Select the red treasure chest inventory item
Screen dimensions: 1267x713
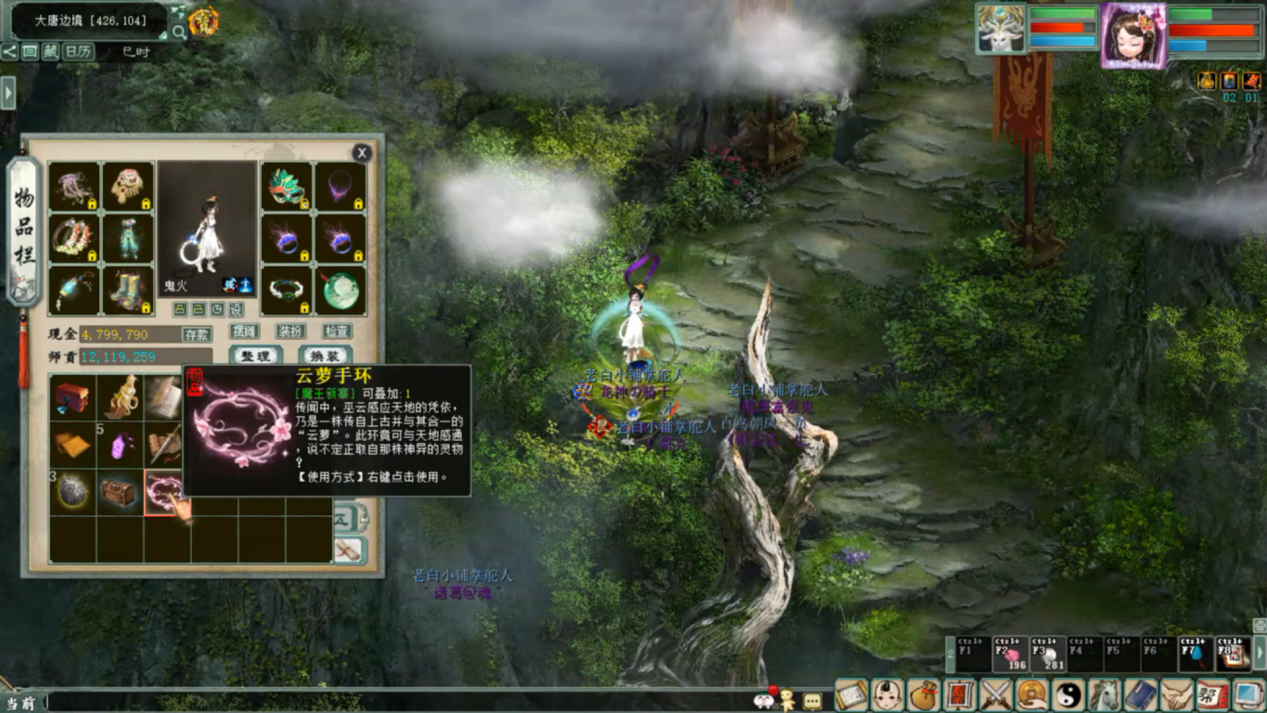pyautogui.click(x=72, y=398)
